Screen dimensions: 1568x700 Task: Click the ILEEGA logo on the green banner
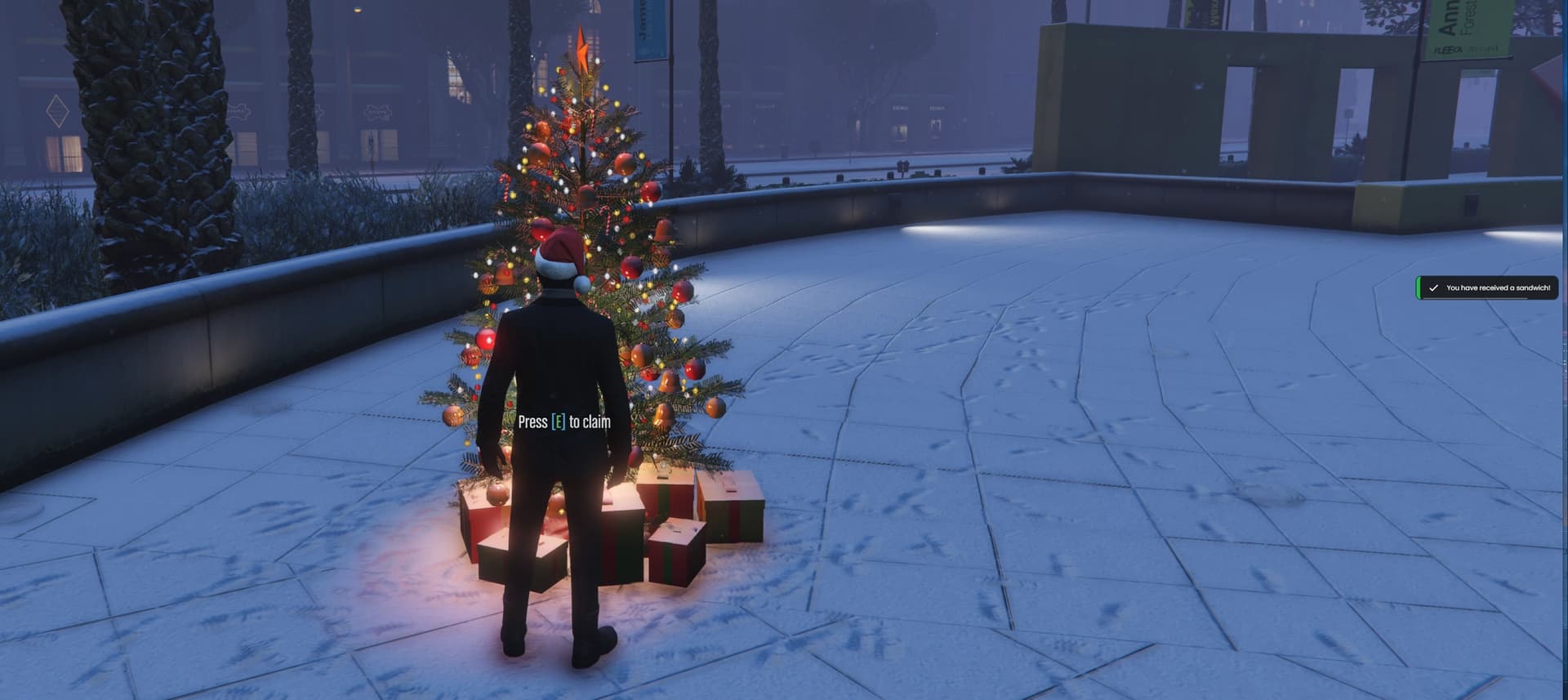(1447, 49)
